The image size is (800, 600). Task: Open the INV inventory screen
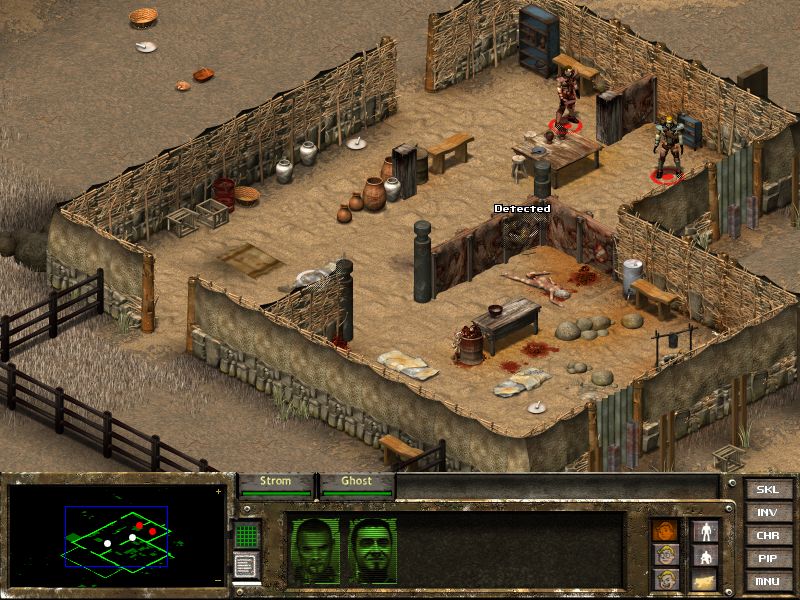(767, 512)
